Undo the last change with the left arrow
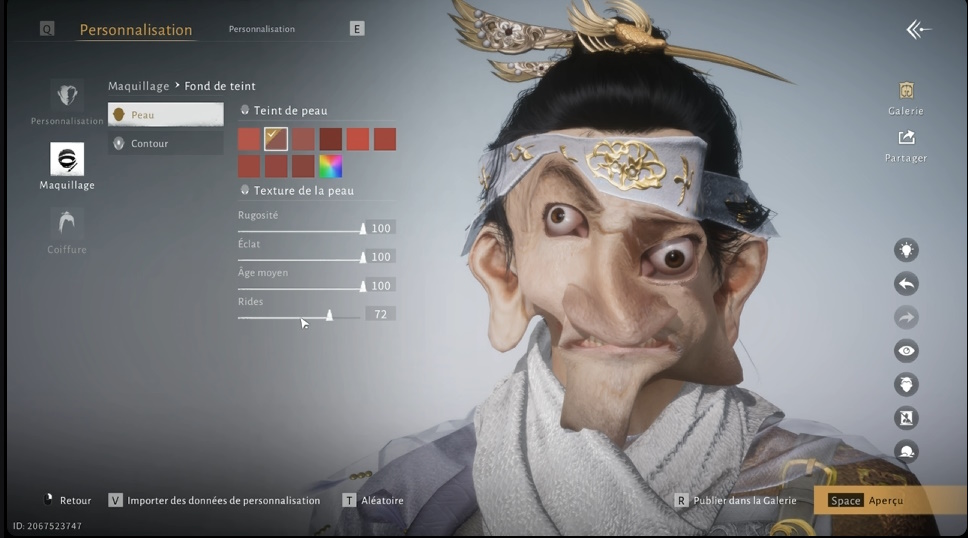968x538 pixels. pos(906,284)
